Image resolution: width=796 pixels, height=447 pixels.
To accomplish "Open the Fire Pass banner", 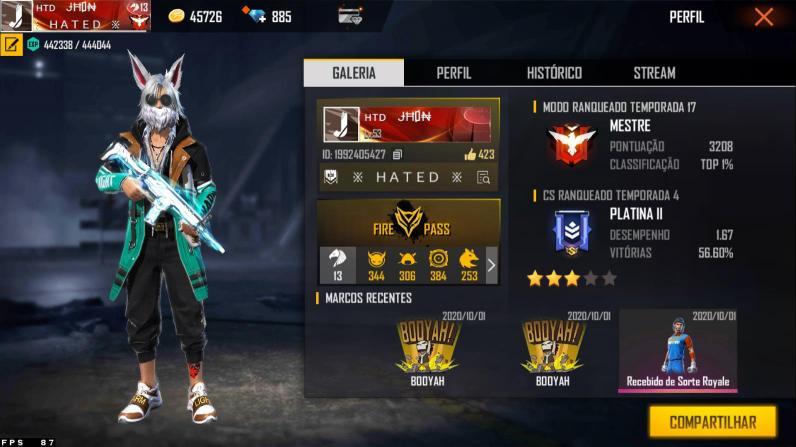I will (x=409, y=221).
